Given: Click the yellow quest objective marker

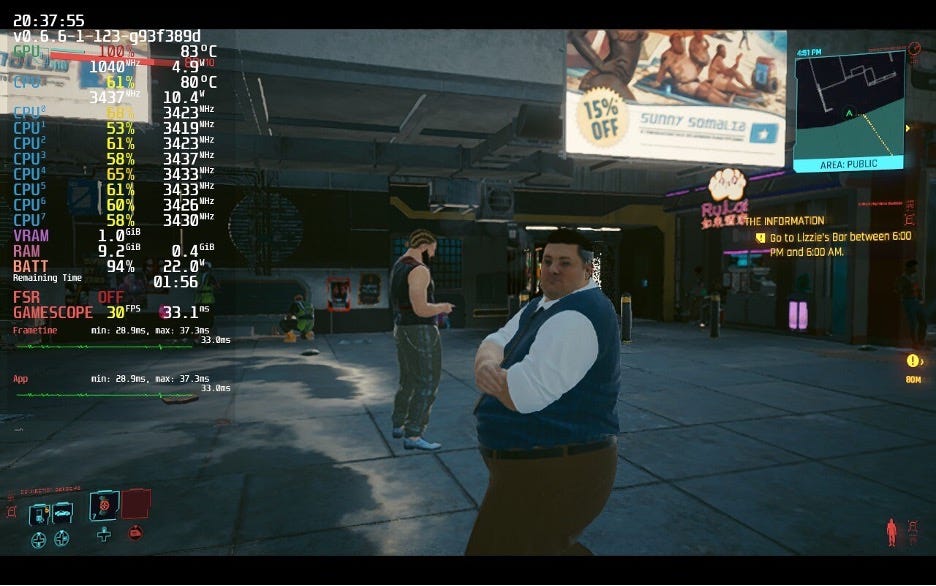Looking at the screenshot, I should coord(911,361).
